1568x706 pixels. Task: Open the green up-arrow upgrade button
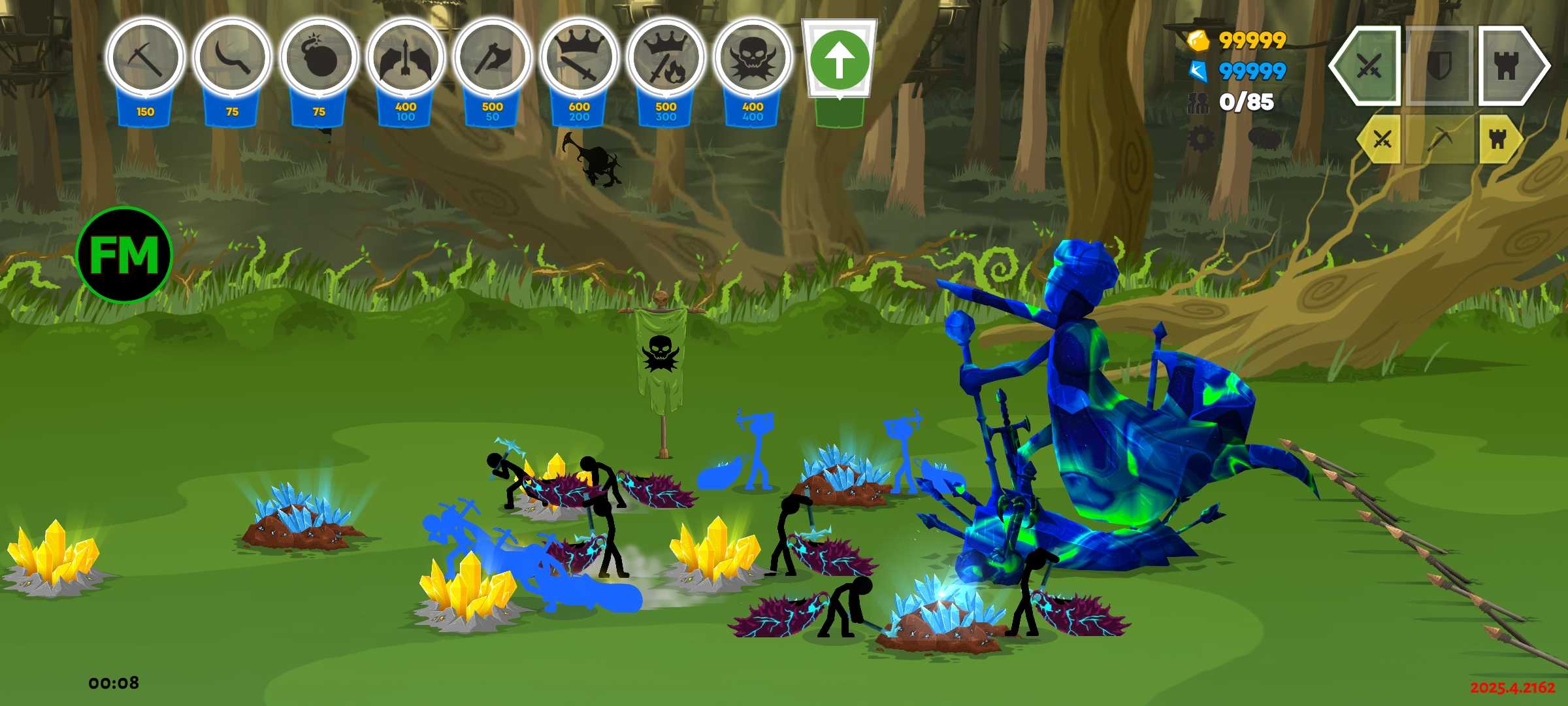click(840, 60)
